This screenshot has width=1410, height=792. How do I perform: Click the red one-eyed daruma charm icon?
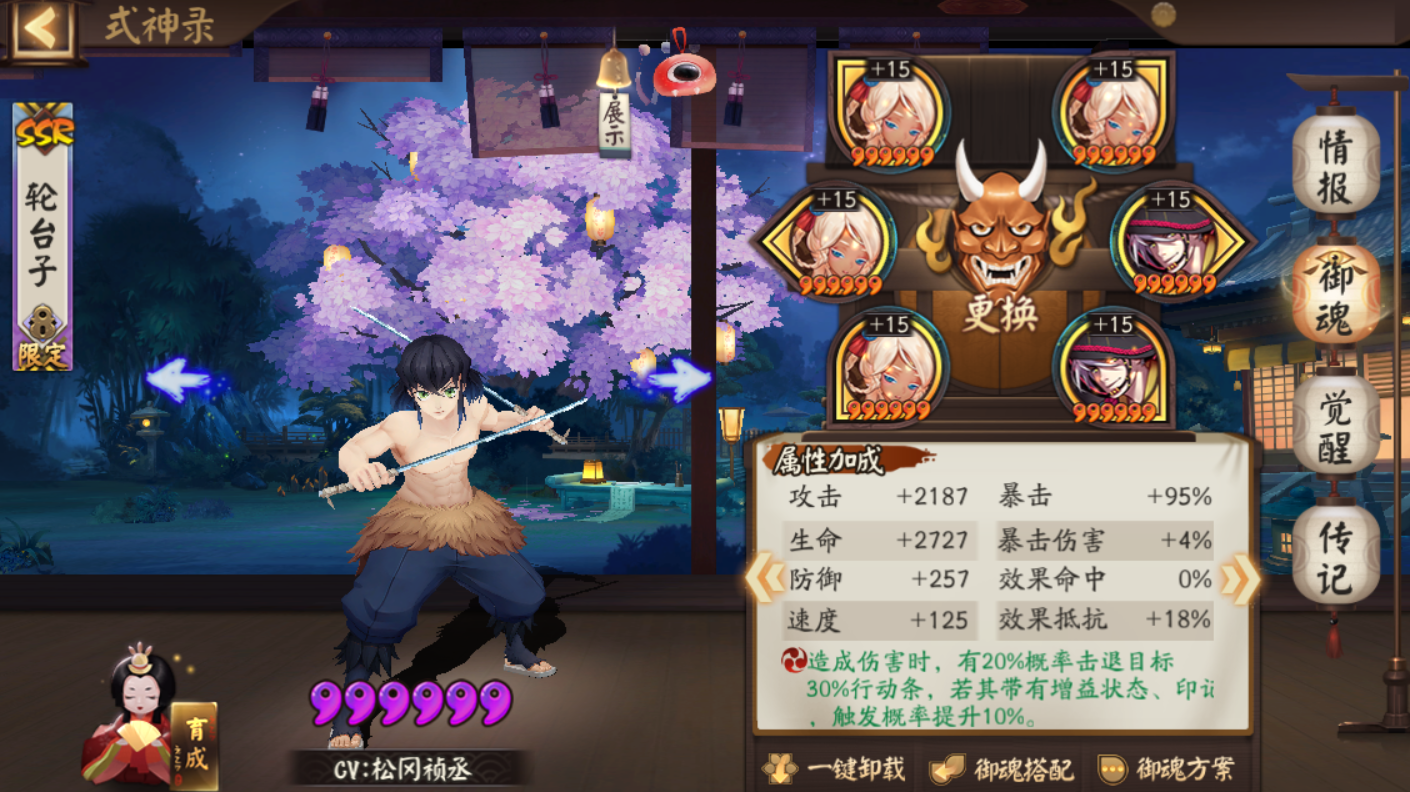[684, 70]
